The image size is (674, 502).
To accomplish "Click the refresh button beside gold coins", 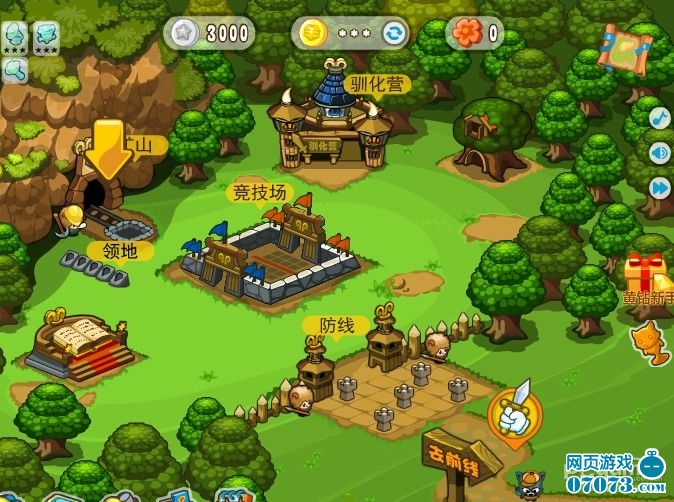I will (x=395, y=34).
